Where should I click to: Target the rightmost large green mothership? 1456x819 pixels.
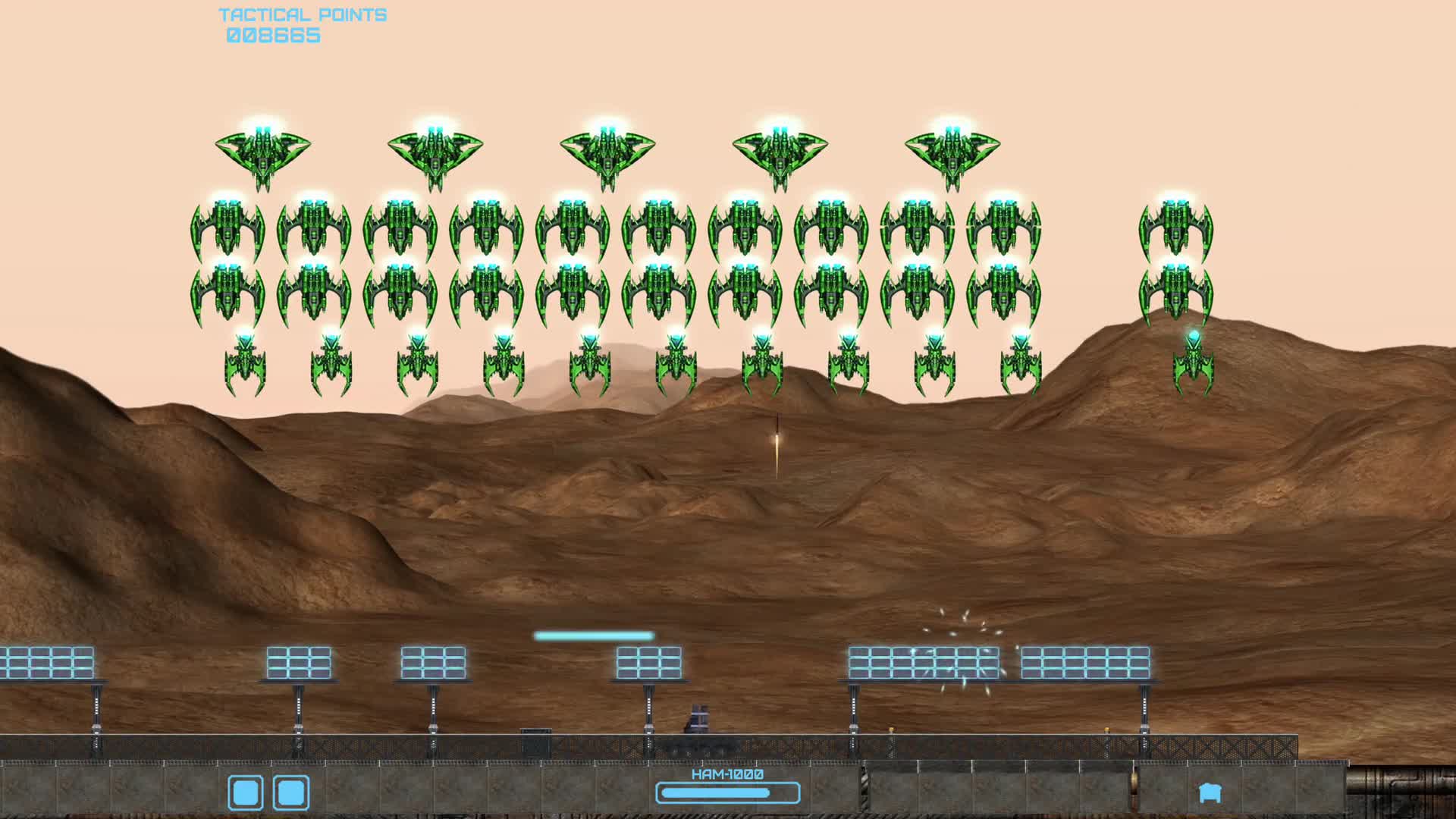click(x=952, y=152)
